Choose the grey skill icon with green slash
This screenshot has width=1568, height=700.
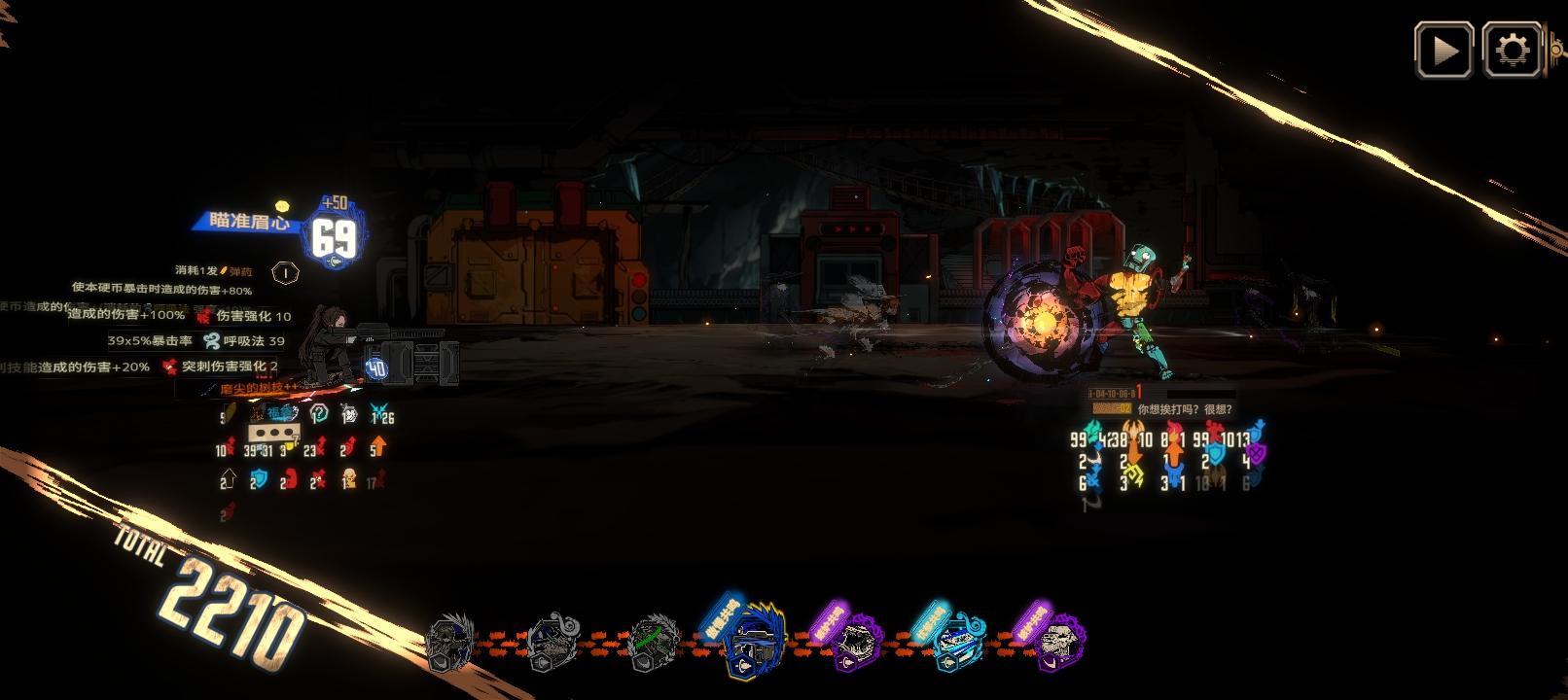click(653, 643)
